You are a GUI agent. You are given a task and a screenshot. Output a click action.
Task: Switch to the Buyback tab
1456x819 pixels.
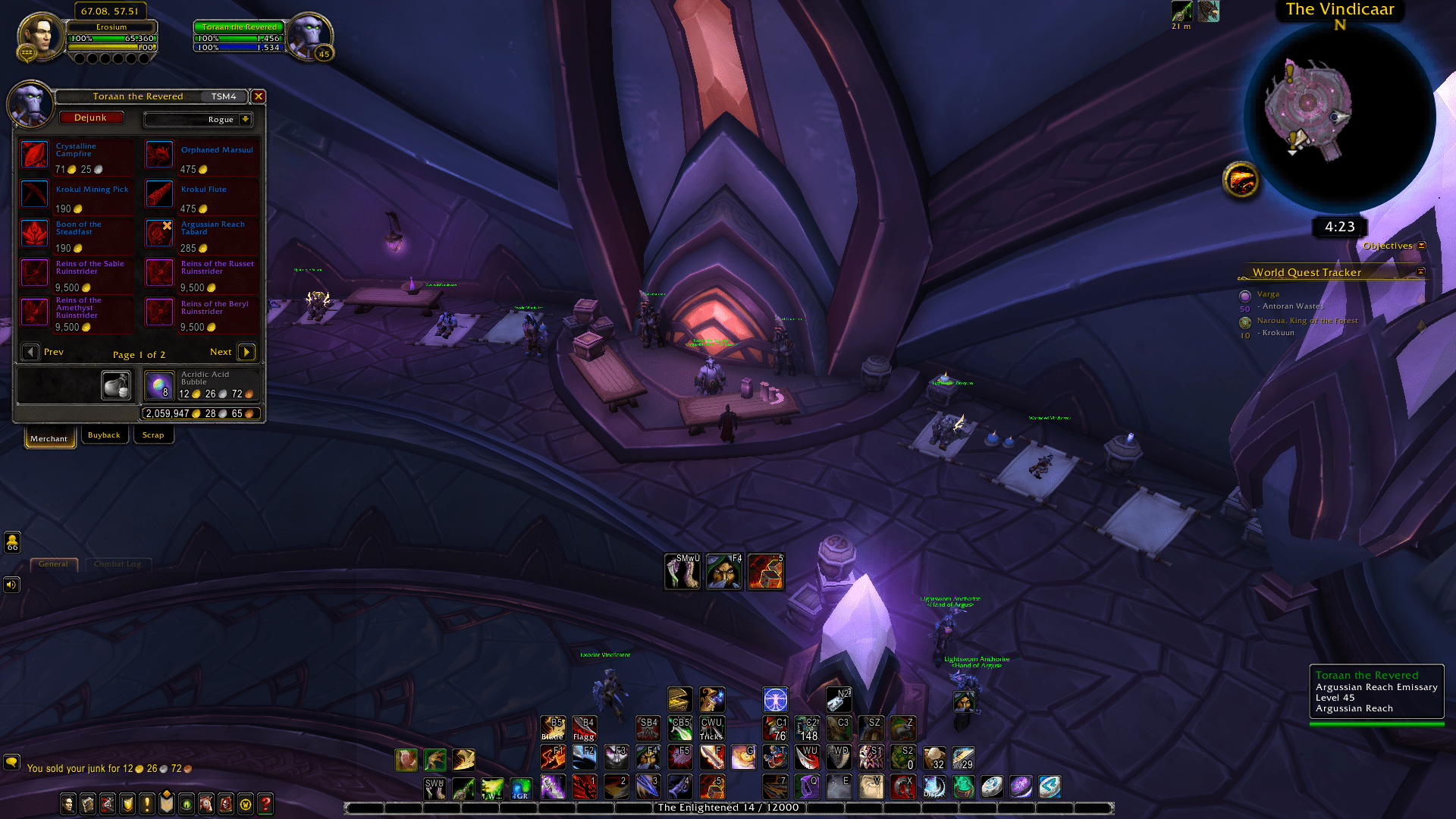104,435
